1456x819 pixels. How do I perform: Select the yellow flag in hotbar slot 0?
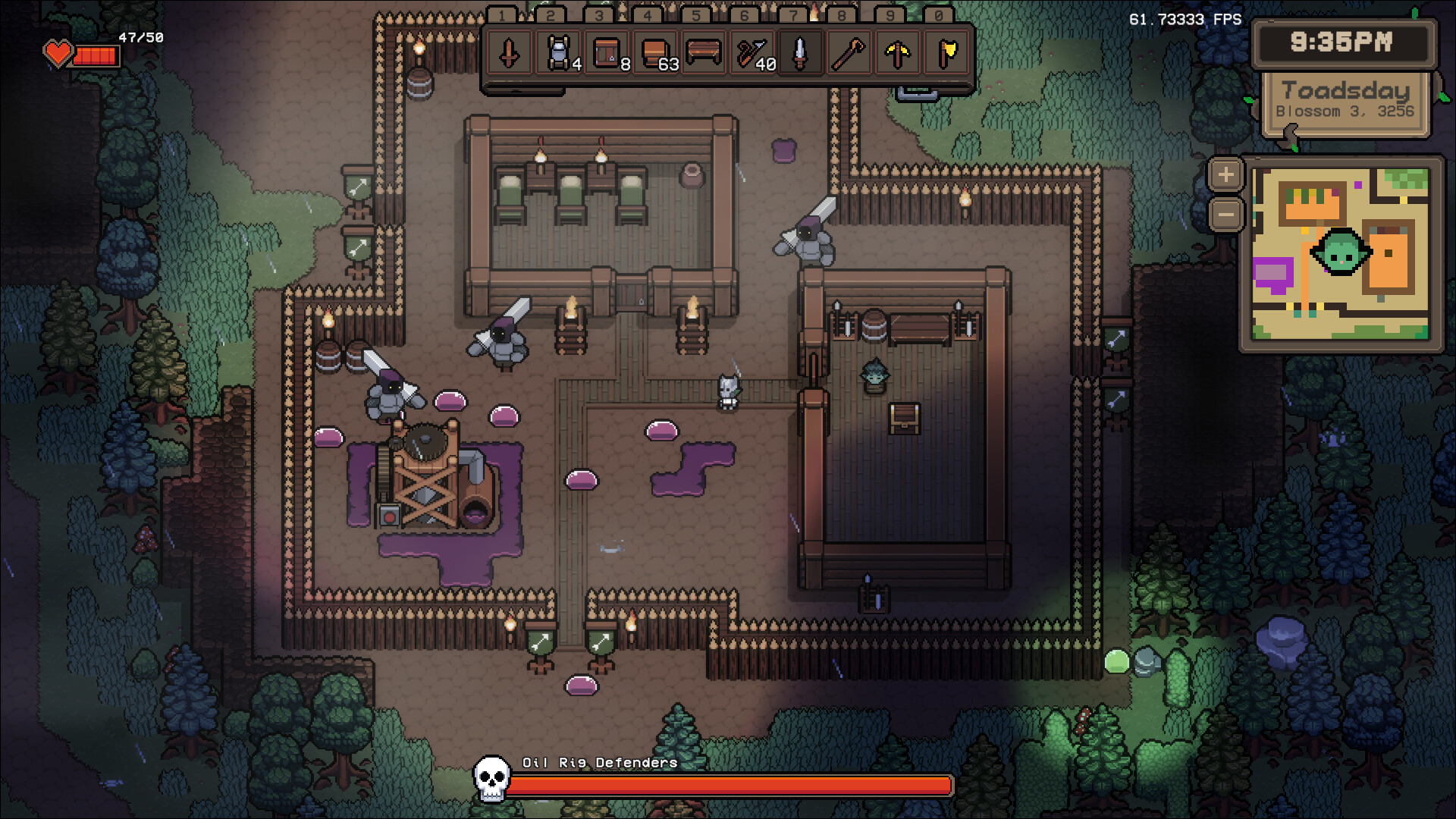point(945,55)
